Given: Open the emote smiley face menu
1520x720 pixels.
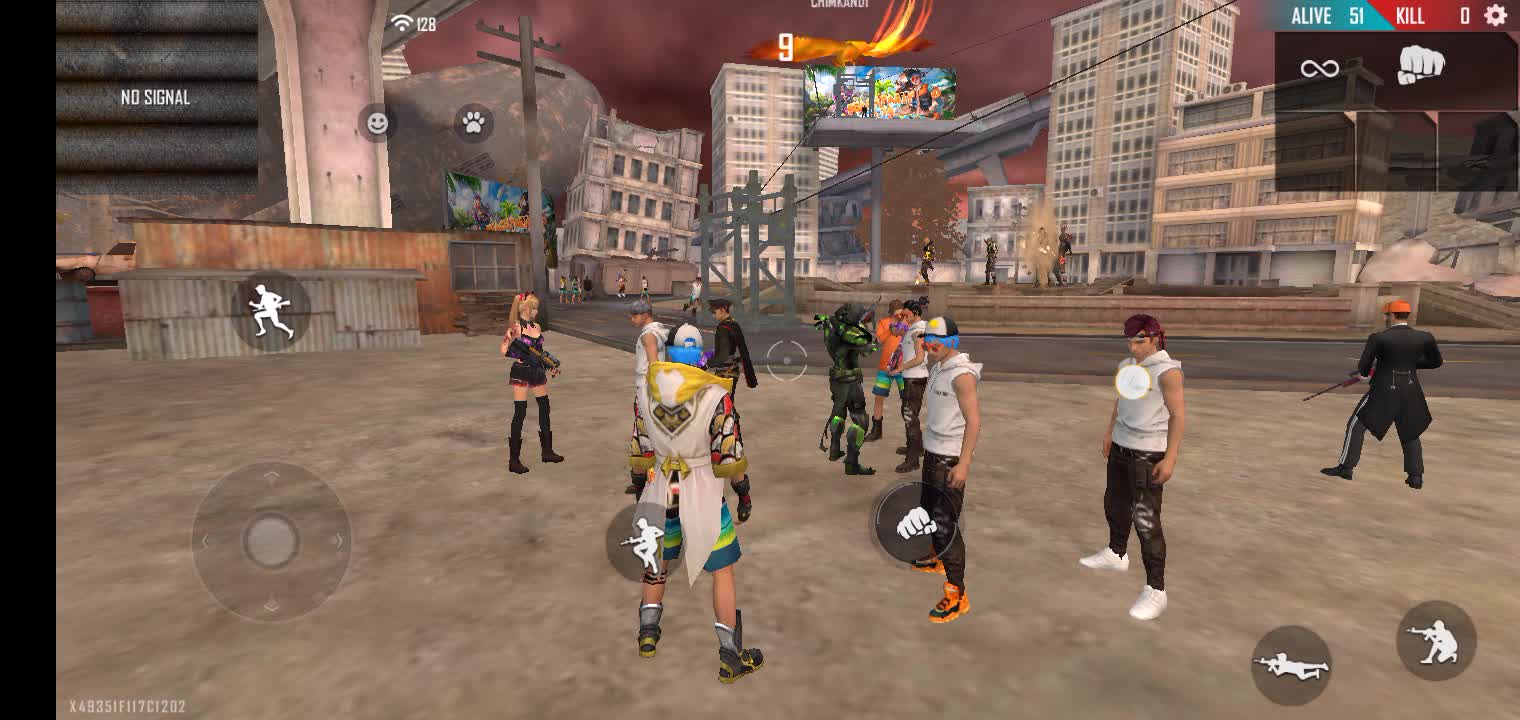Looking at the screenshot, I should click(x=377, y=123).
